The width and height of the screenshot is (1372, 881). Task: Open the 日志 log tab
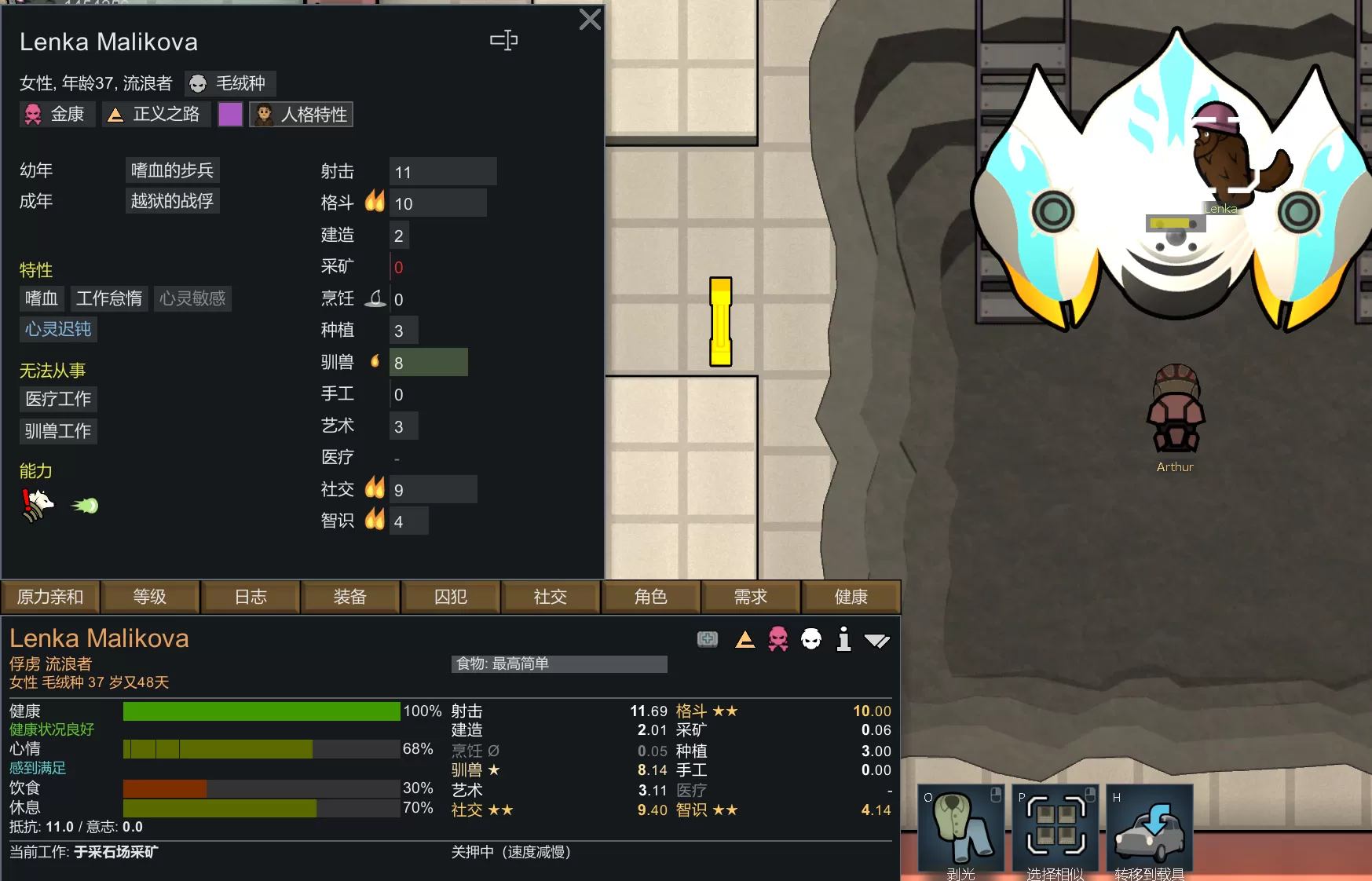(251, 597)
